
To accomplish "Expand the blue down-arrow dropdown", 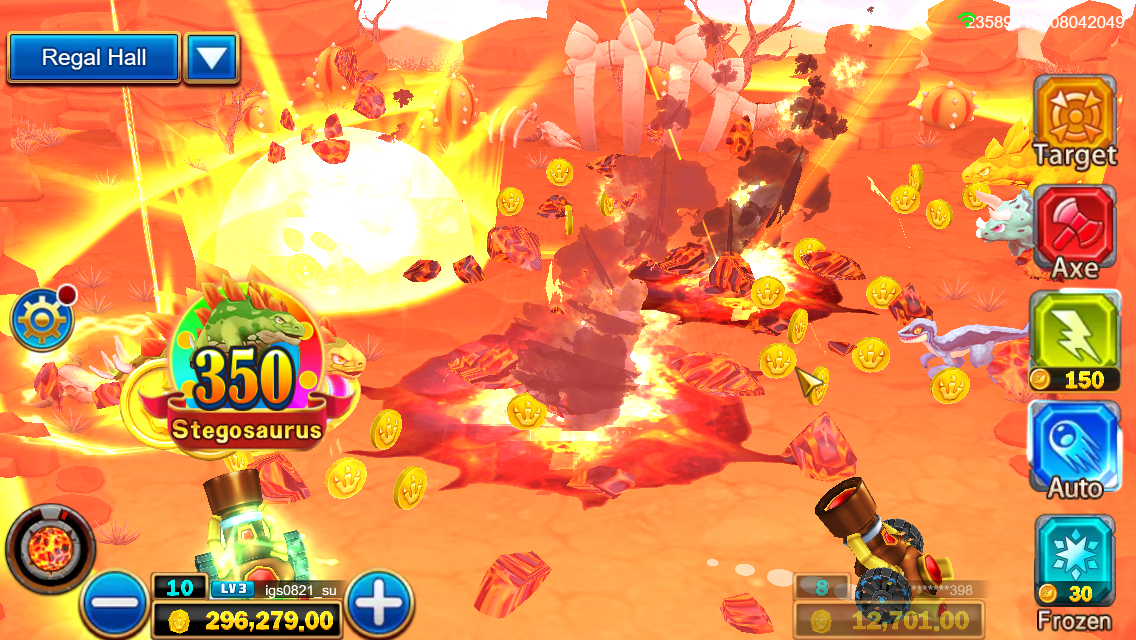I will [x=210, y=58].
